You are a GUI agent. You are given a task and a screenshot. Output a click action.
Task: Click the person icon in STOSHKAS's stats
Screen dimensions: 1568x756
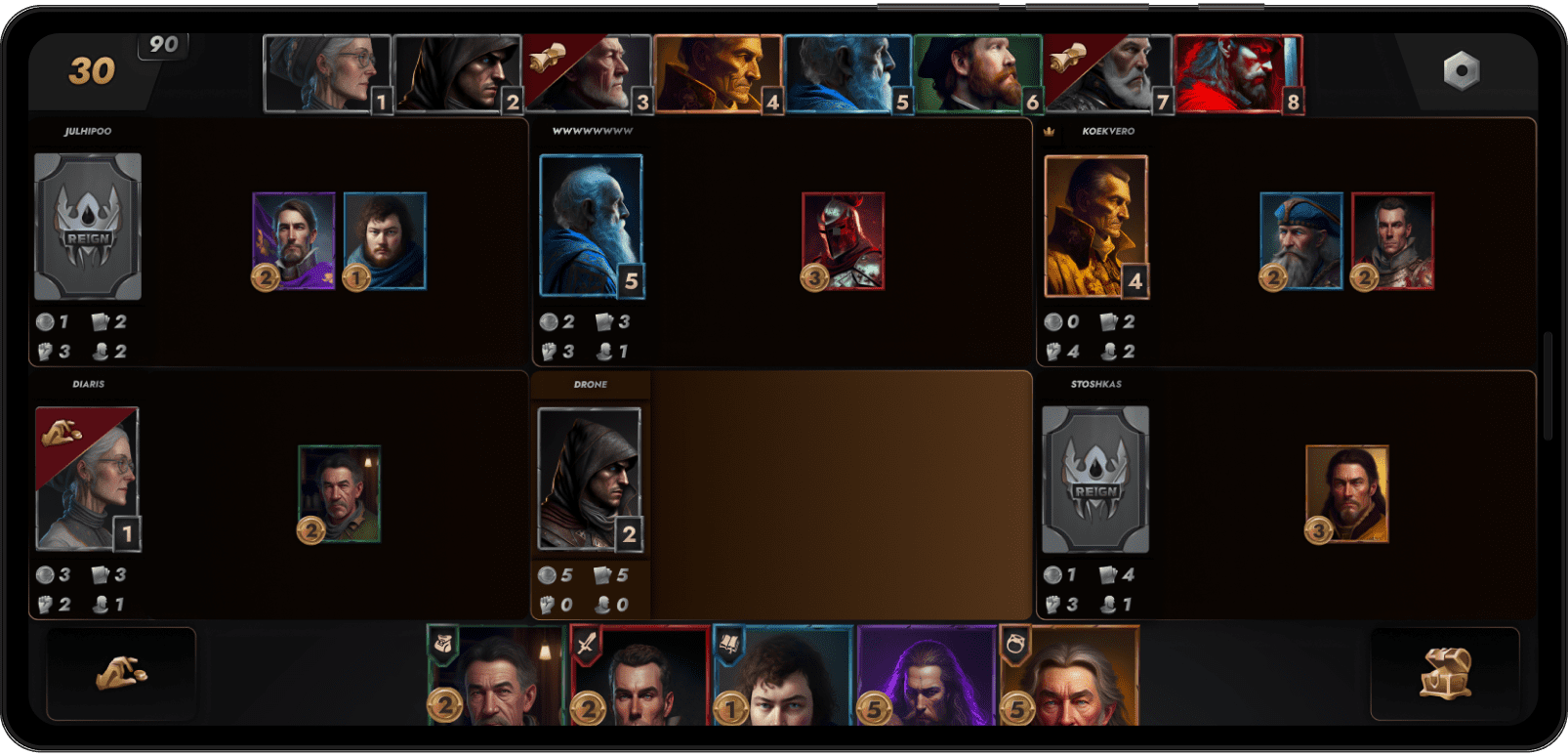coord(1109,604)
